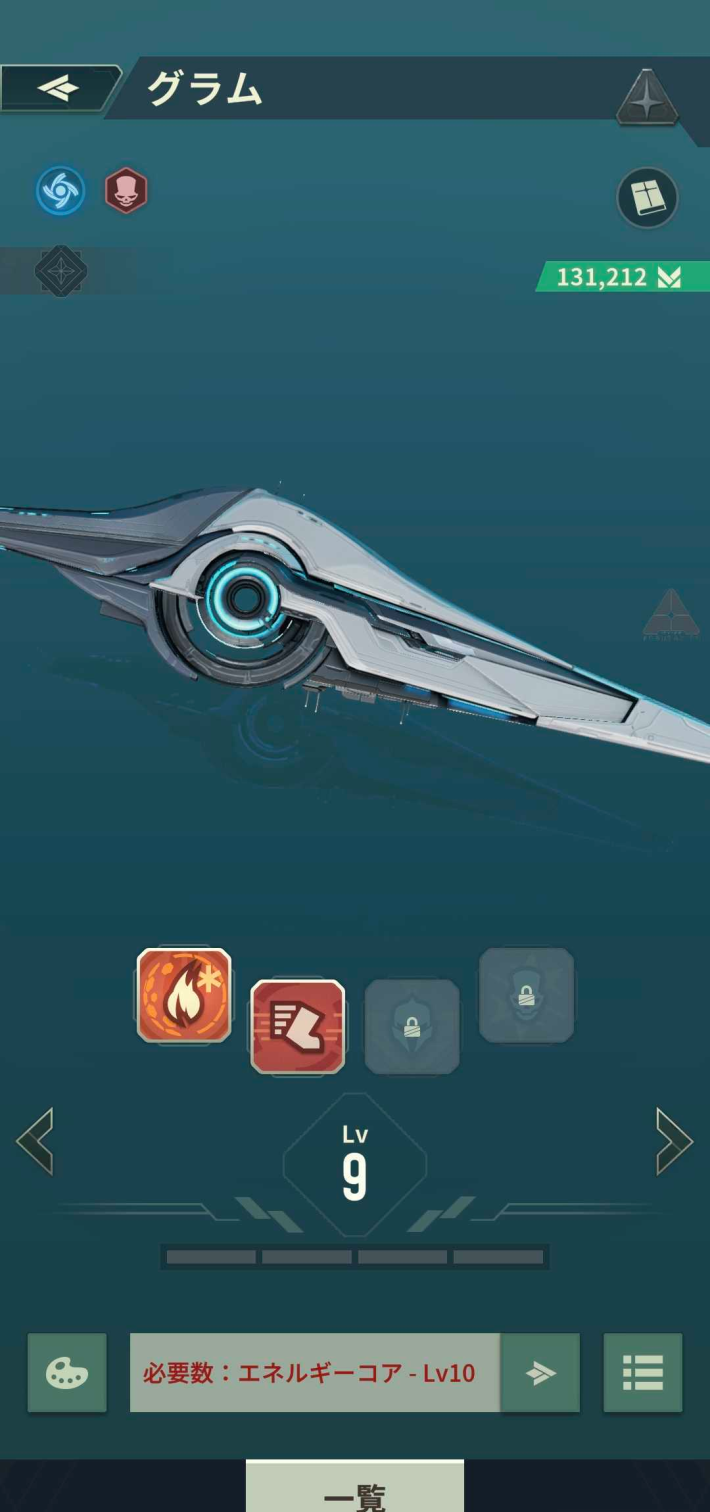
Task: Open the 一覧 tab
Action: pyautogui.click(x=355, y=1489)
